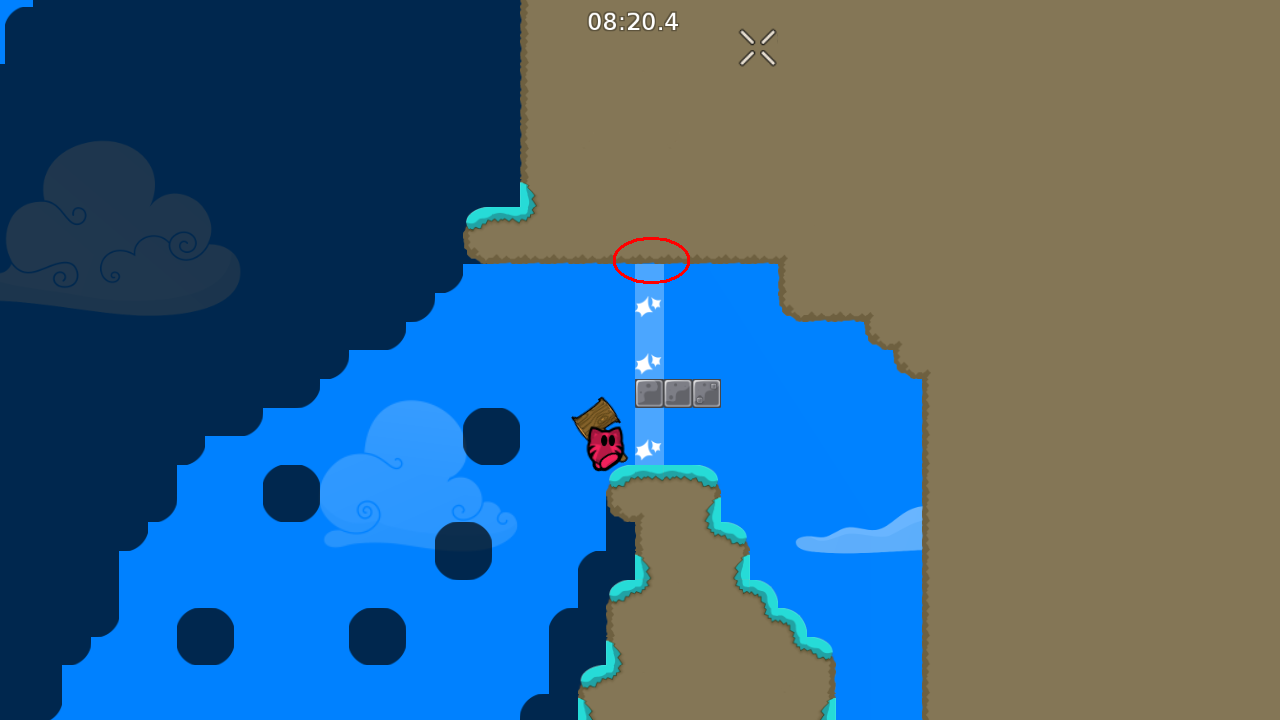This screenshot has height=720, width=1280.
Task: Select the leftmost grey stone block
Action: click(x=649, y=393)
